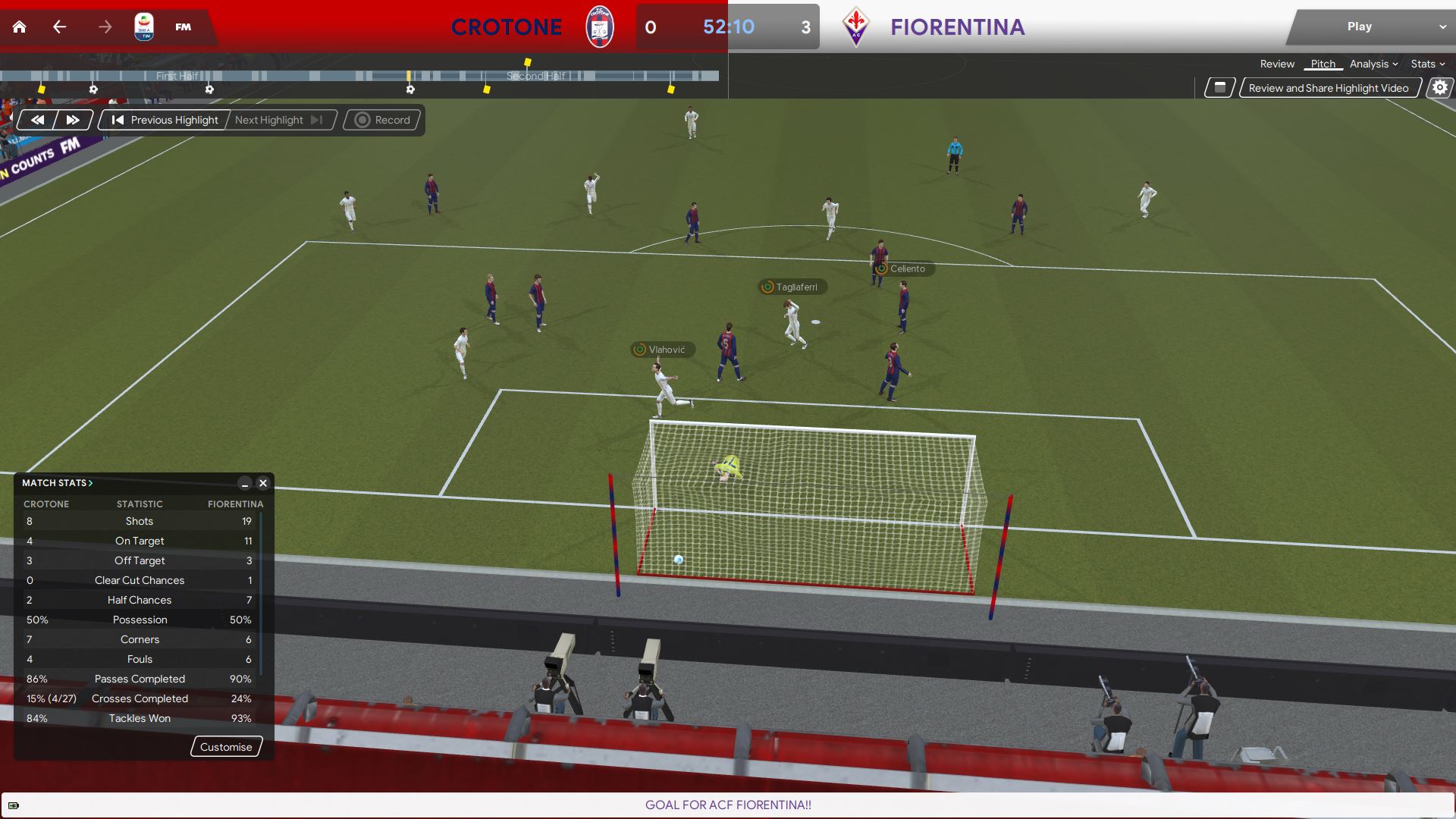Close the Match Stats panel
Screen dimensions: 1456x819
pos(263,483)
